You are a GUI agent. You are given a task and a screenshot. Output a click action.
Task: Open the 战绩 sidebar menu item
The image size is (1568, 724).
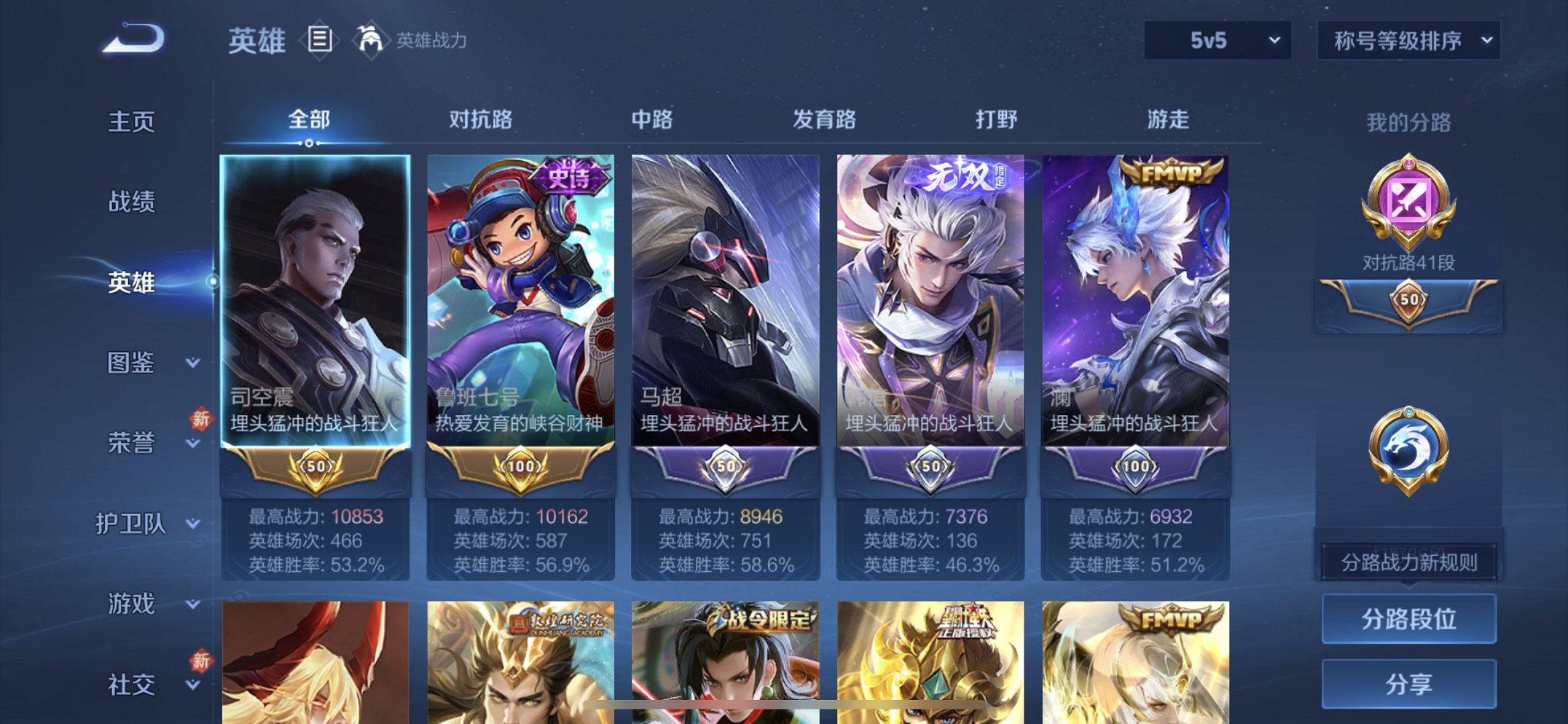(x=133, y=202)
